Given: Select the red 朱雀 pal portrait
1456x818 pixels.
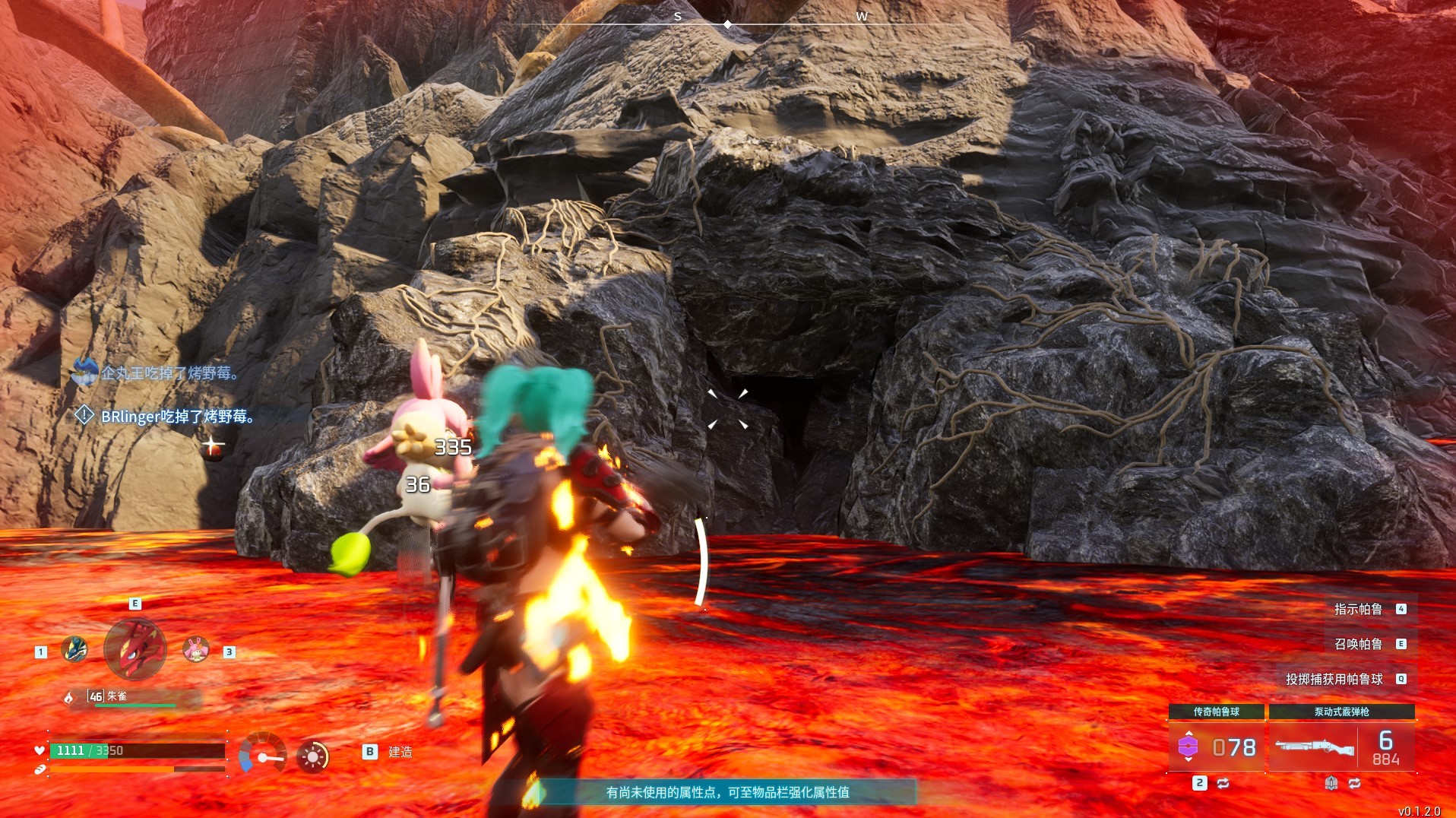Looking at the screenshot, I should [135, 648].
